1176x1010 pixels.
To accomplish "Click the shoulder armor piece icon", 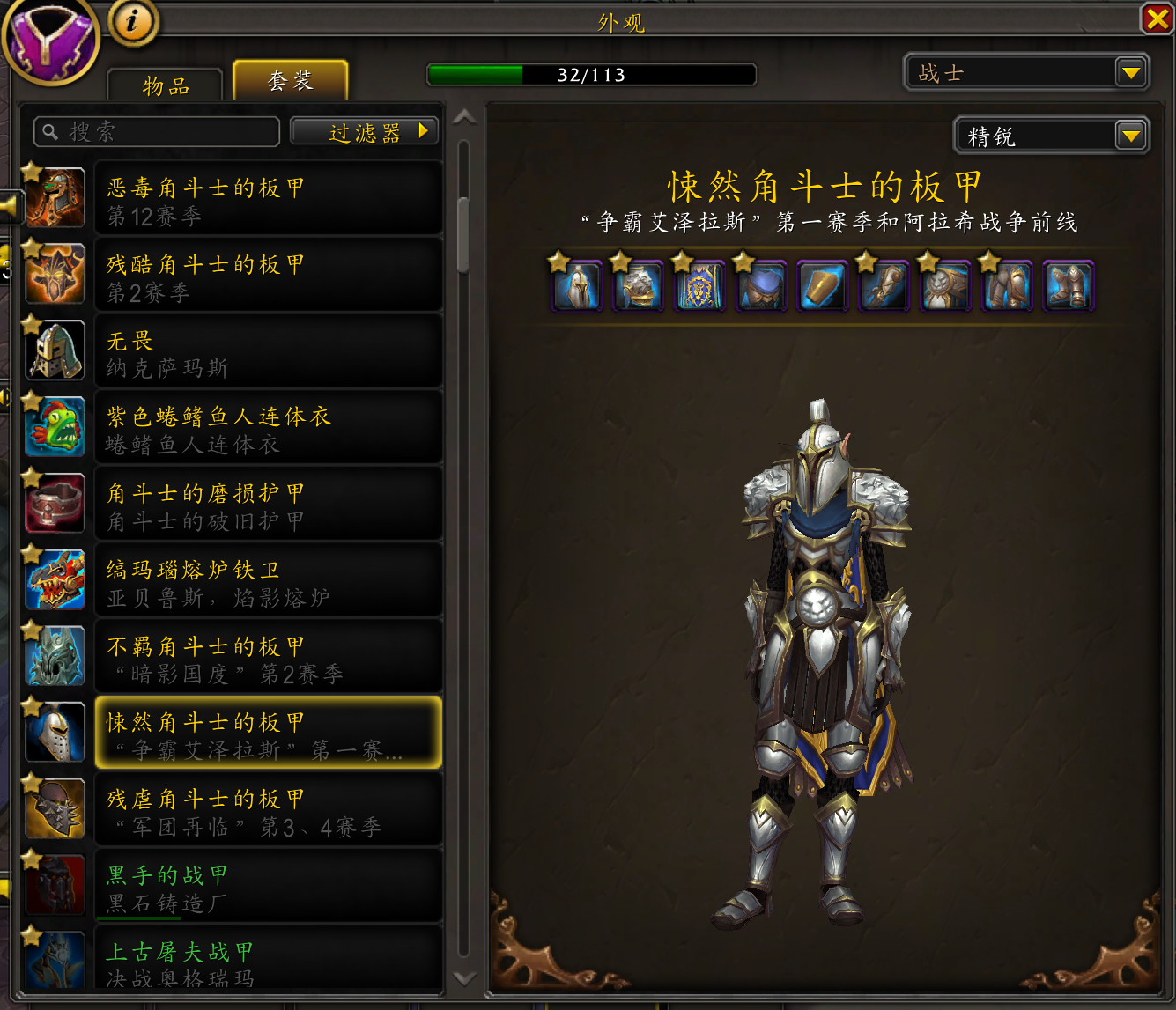I will (638, 285).
